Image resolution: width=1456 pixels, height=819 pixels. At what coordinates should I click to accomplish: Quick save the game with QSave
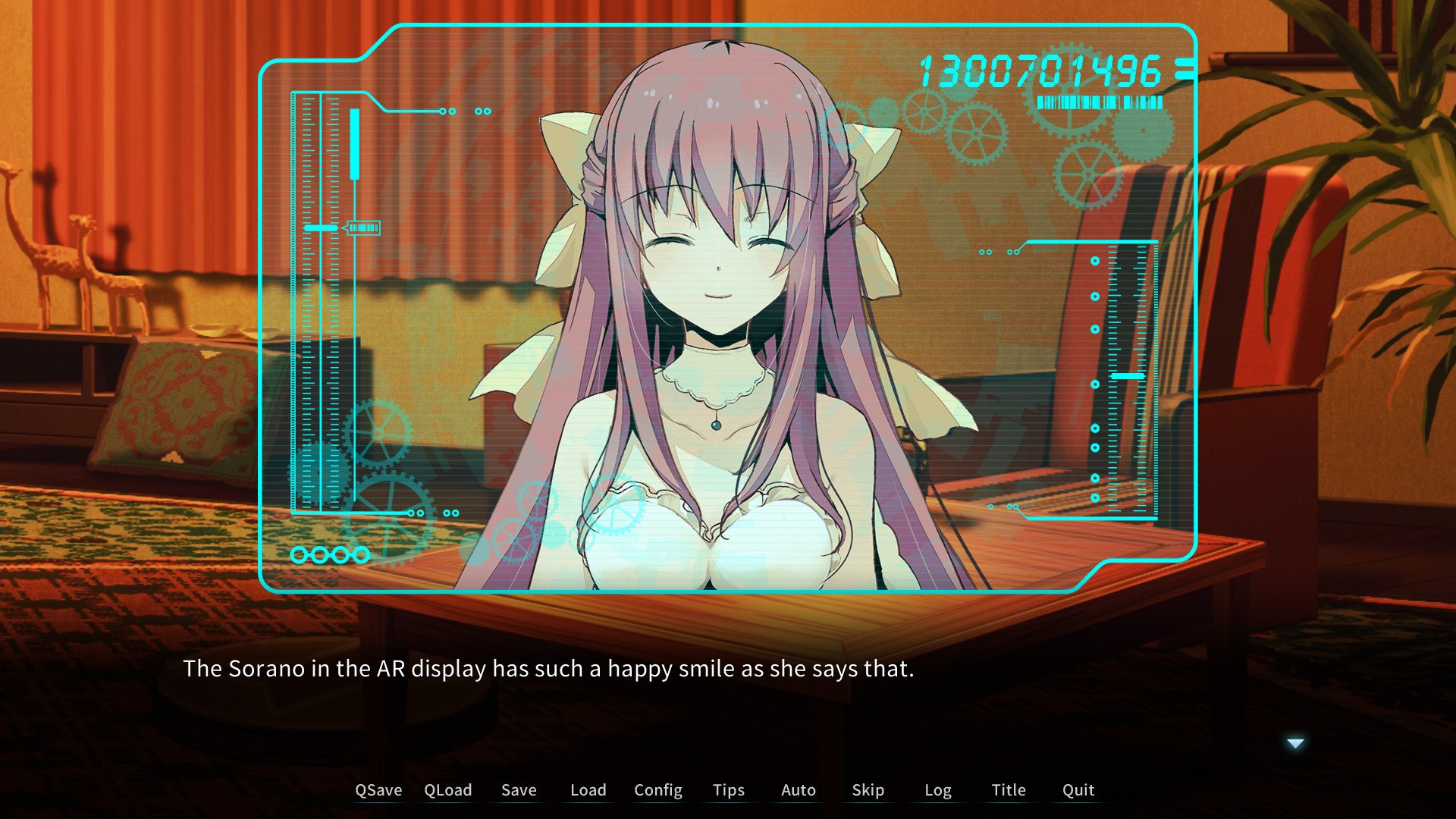378,789
